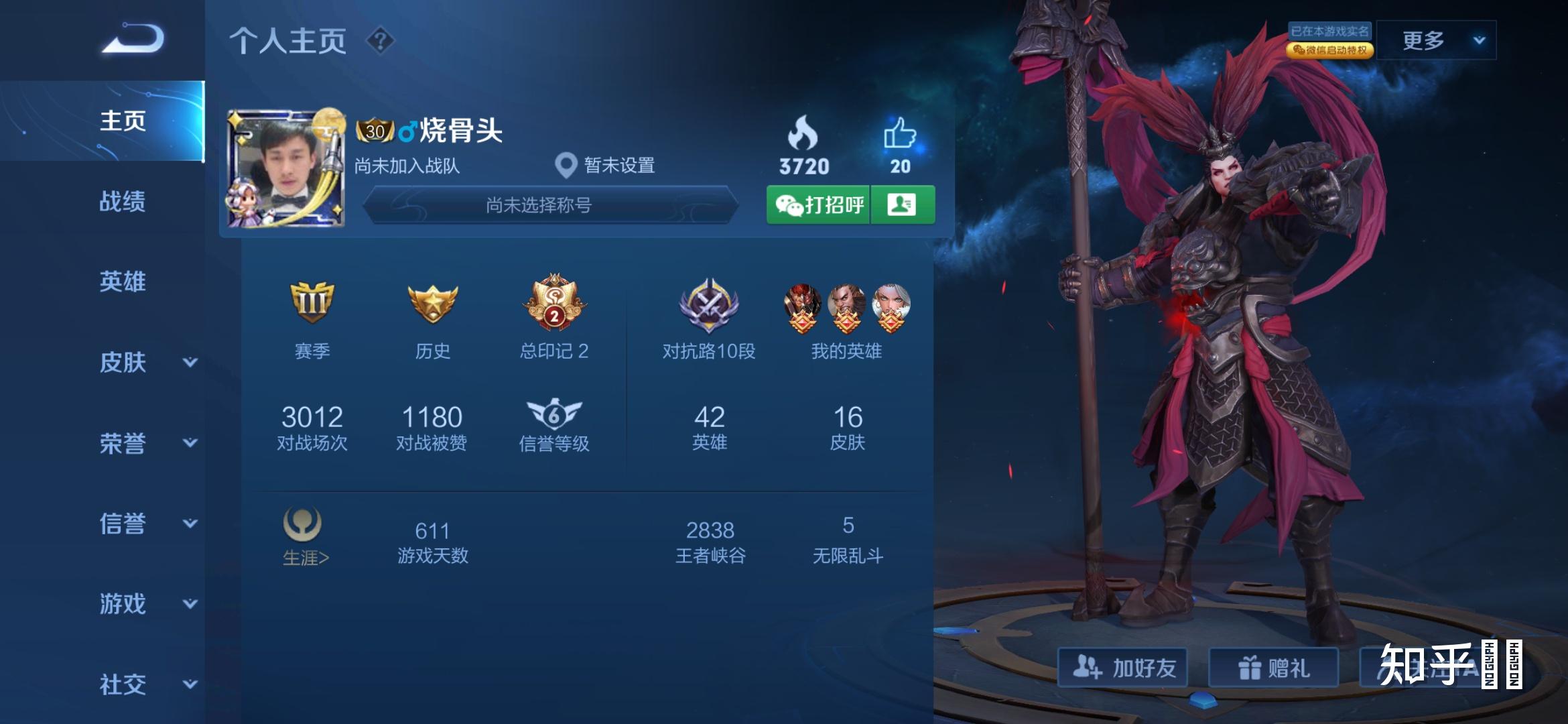Go back using the return arrow
The image size is (1568, 724).
click(133, 38)
